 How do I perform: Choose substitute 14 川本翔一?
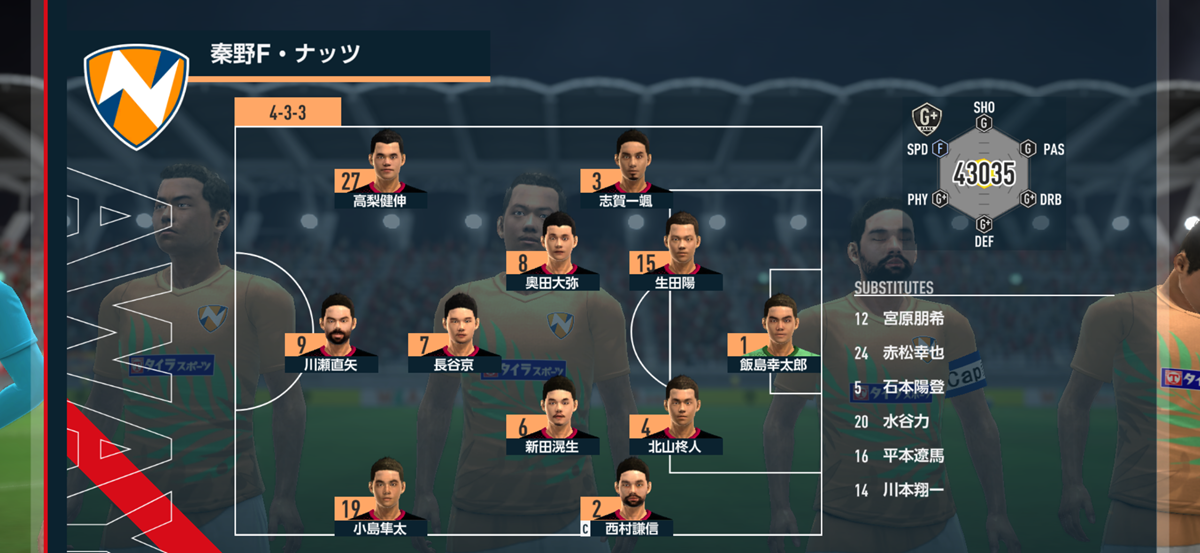coord(900,490)
